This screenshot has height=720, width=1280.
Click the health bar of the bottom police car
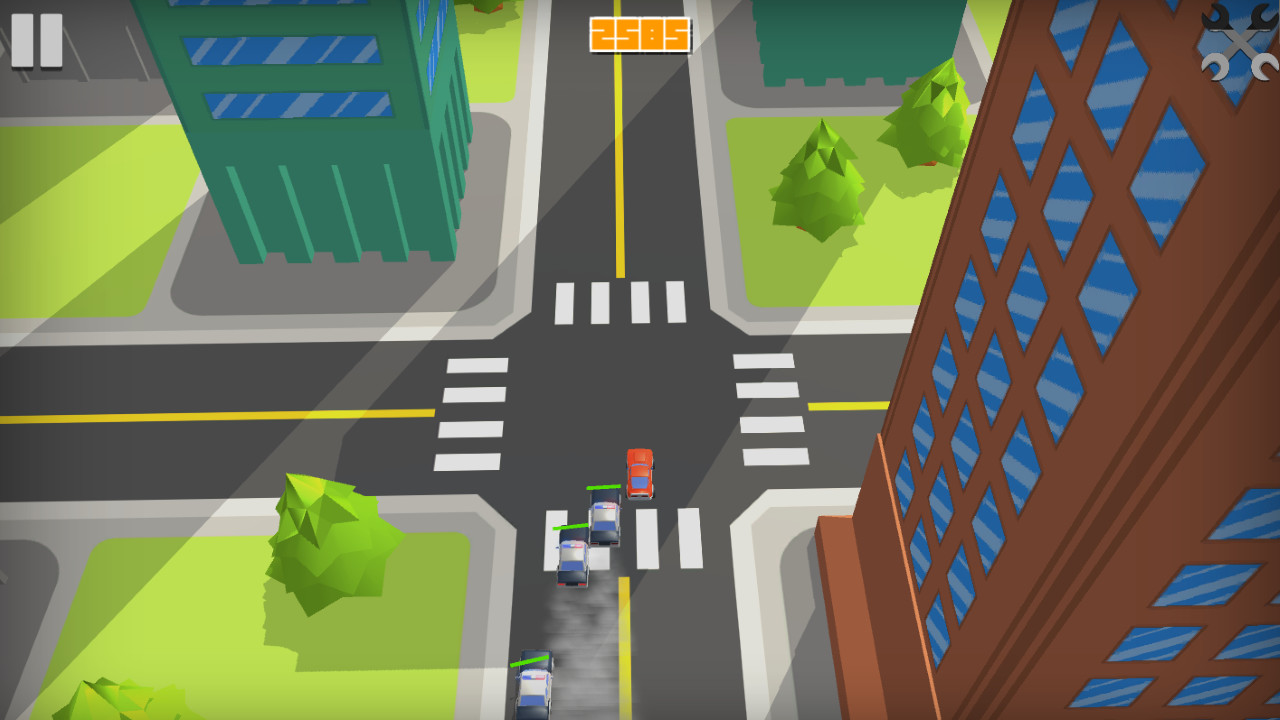(x=530, y=660)
